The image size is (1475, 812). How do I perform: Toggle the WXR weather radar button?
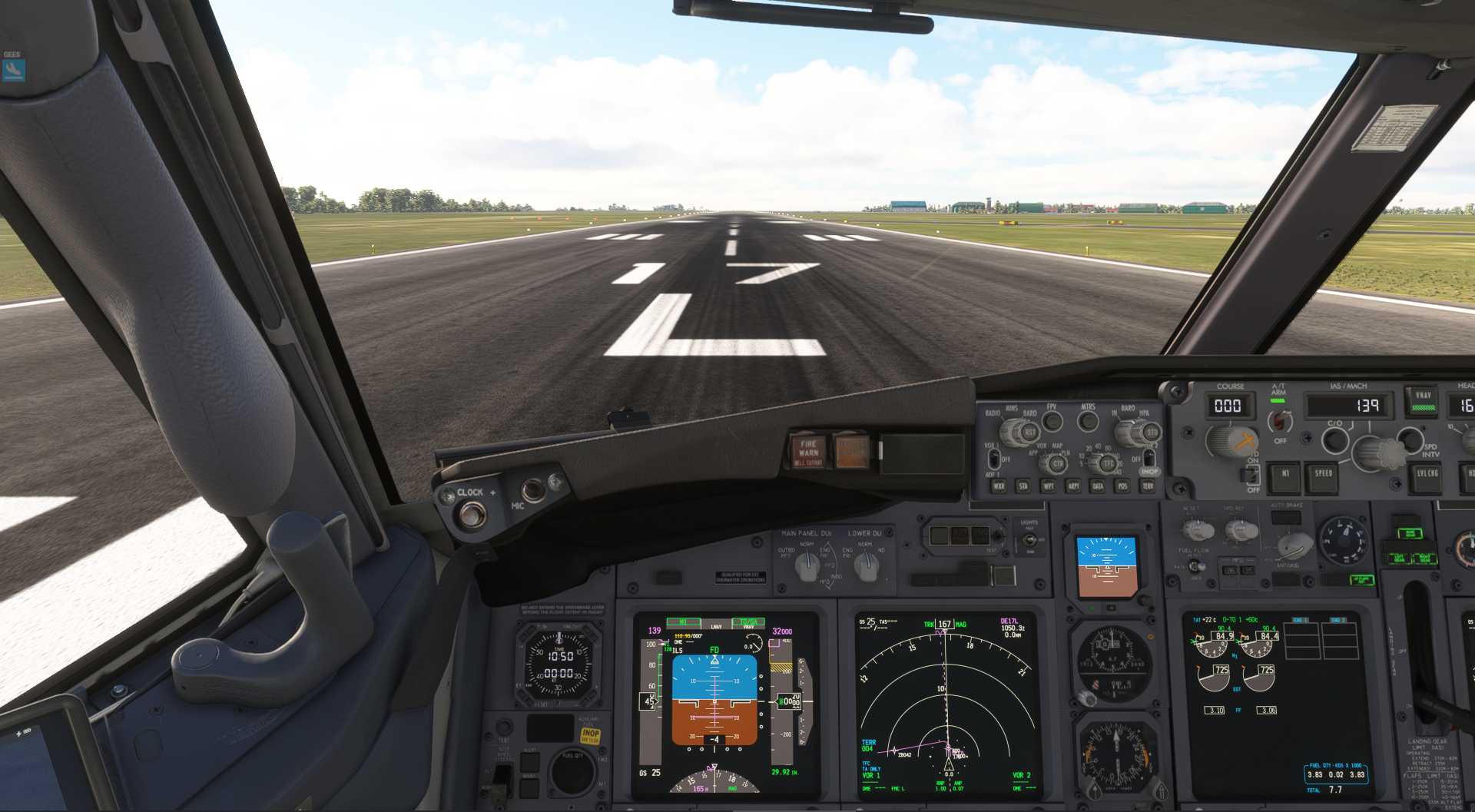(999, 486)
